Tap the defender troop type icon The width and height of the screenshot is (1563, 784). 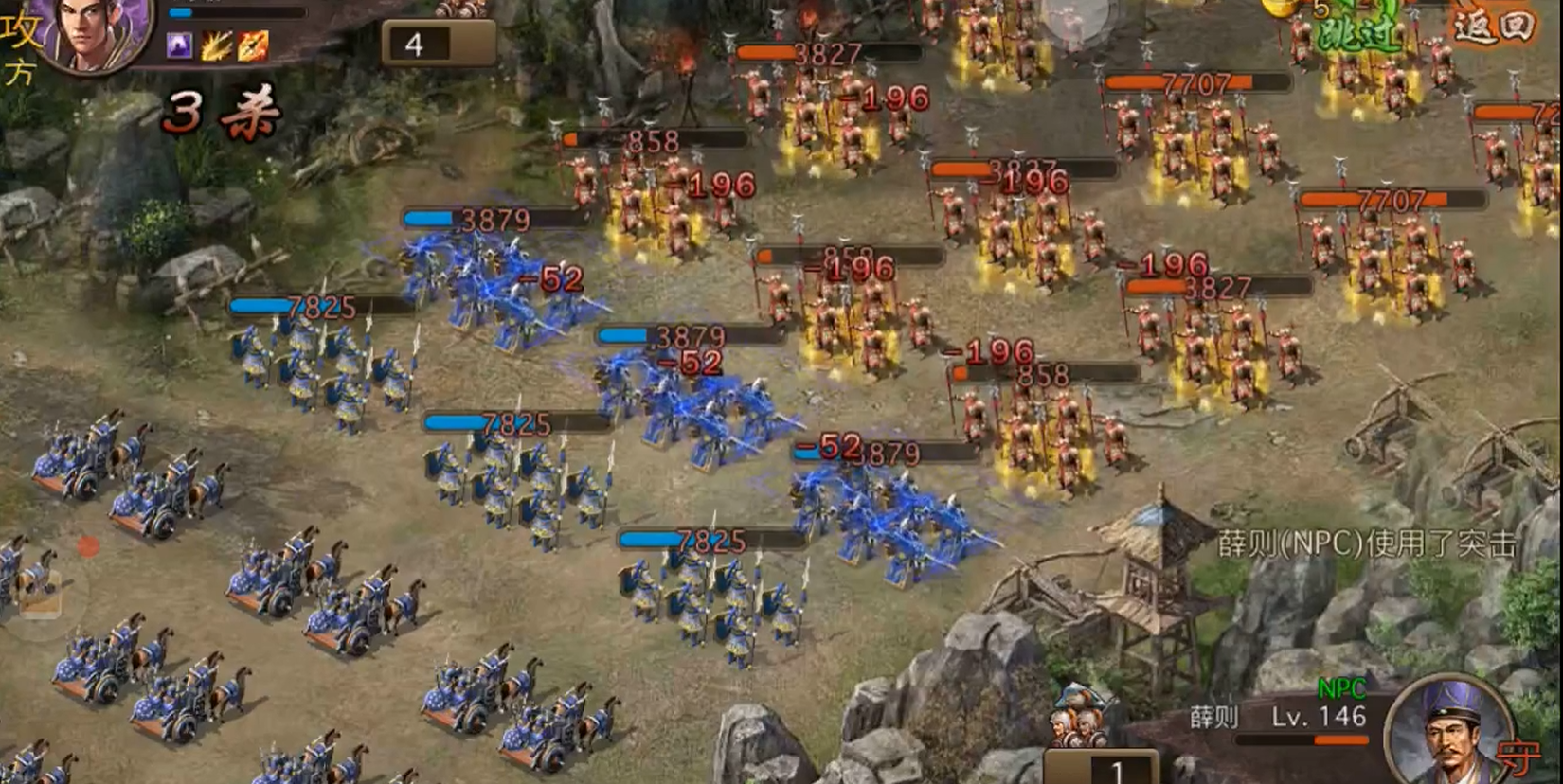point(1081,716)
